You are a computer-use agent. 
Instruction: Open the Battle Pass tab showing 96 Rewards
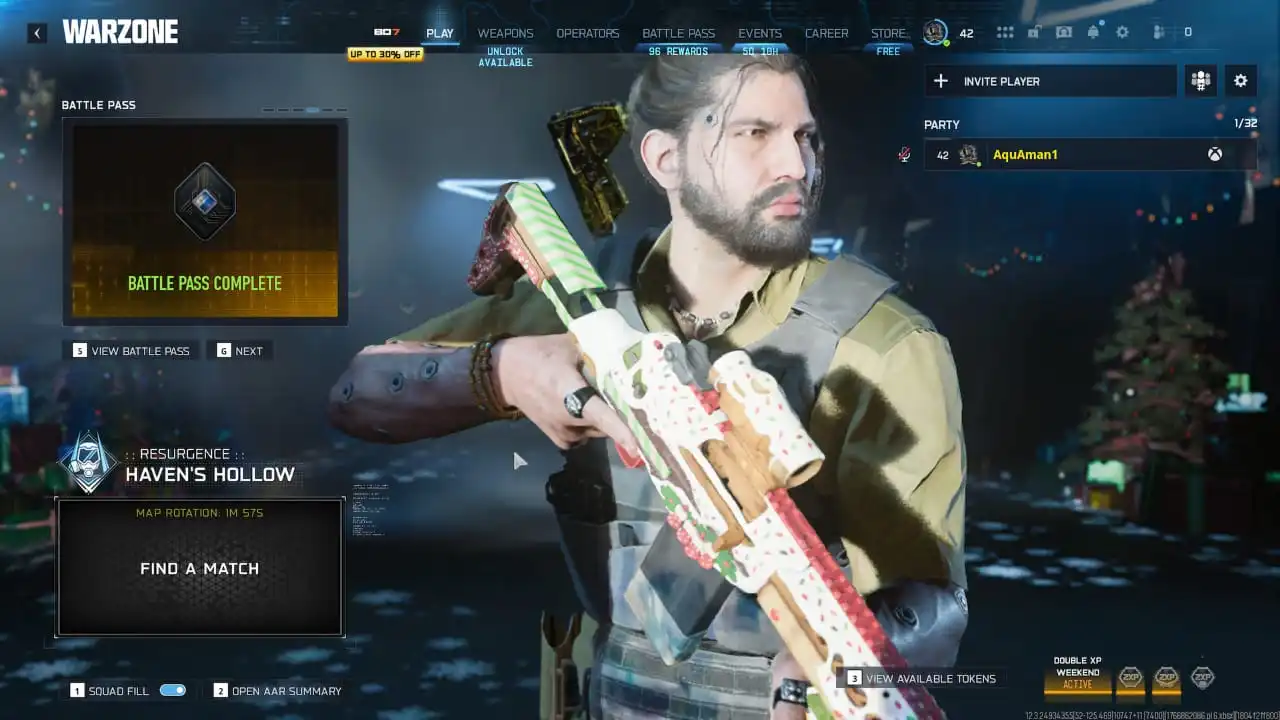pos(678,32)
